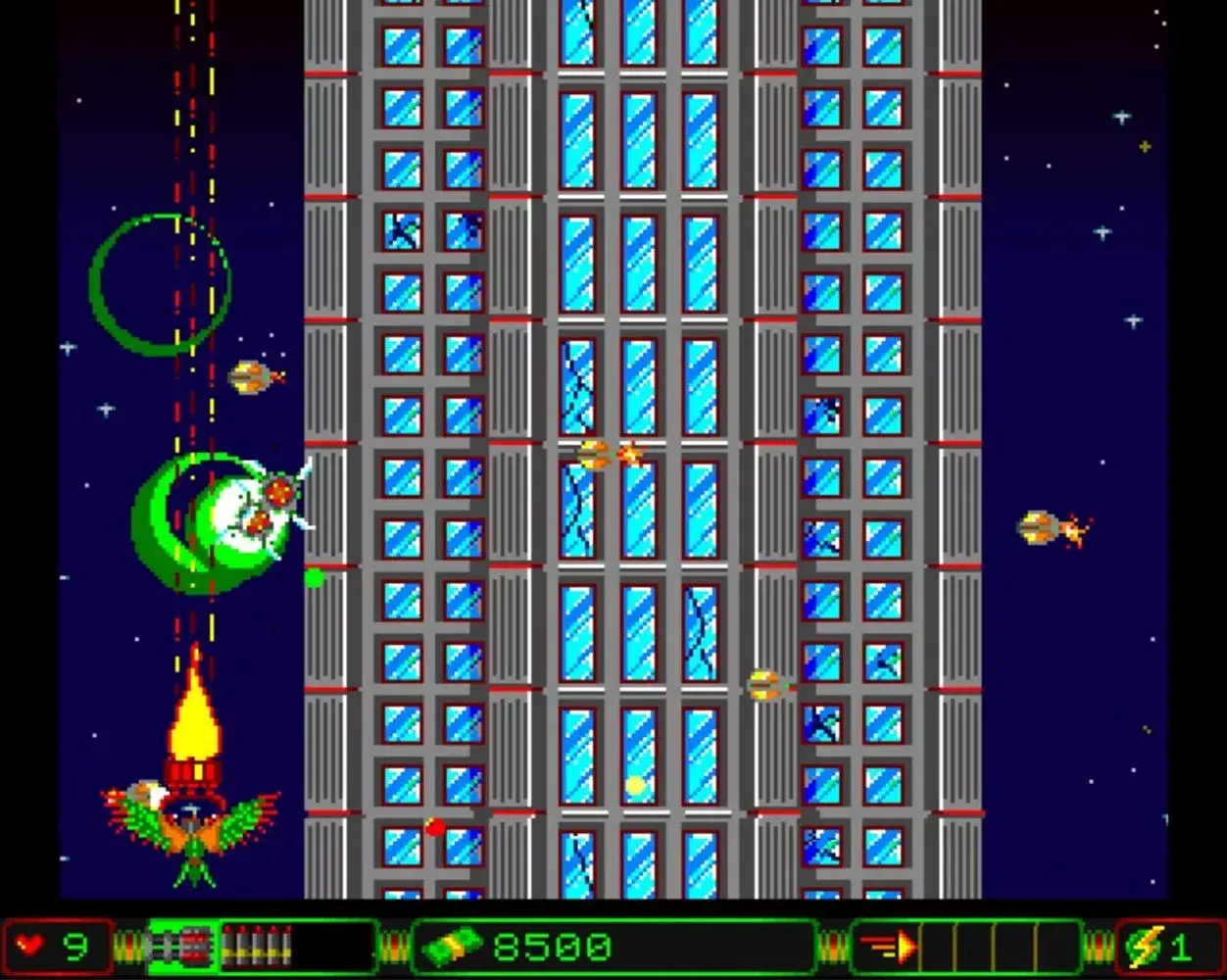Activate the lightning bolt special icon

pyautogui.click(x=1144, y=948)
